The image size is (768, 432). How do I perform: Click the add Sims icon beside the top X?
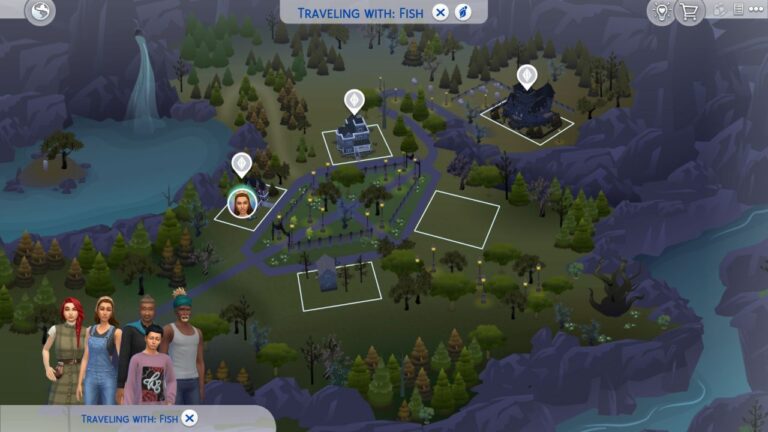[463, 12]
